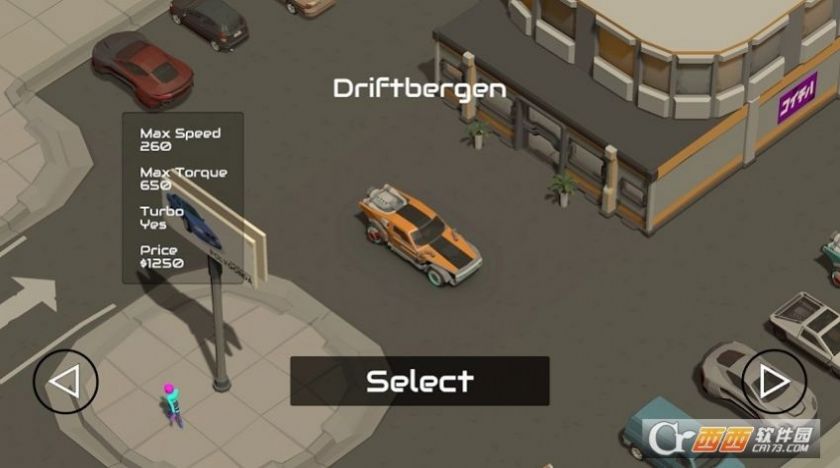Advance to the next car with the right arrow
Image resolution: width=840 pixels, height=468 pixels.
(773, 381)
